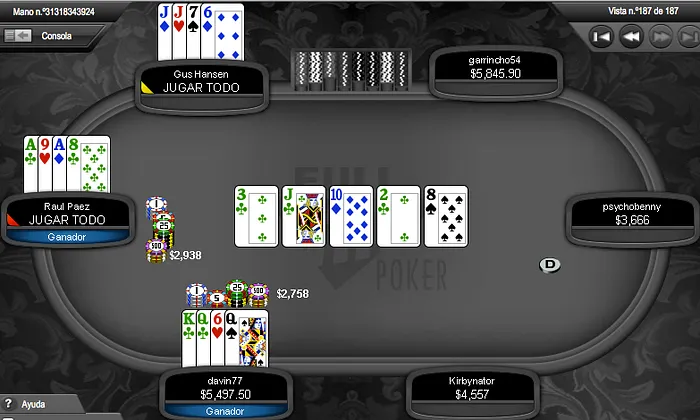Image resolution: width=700 pixels, height=420 pixels.
Task: Select Gus Hansen's player panel
Action: tap(202, 80)
